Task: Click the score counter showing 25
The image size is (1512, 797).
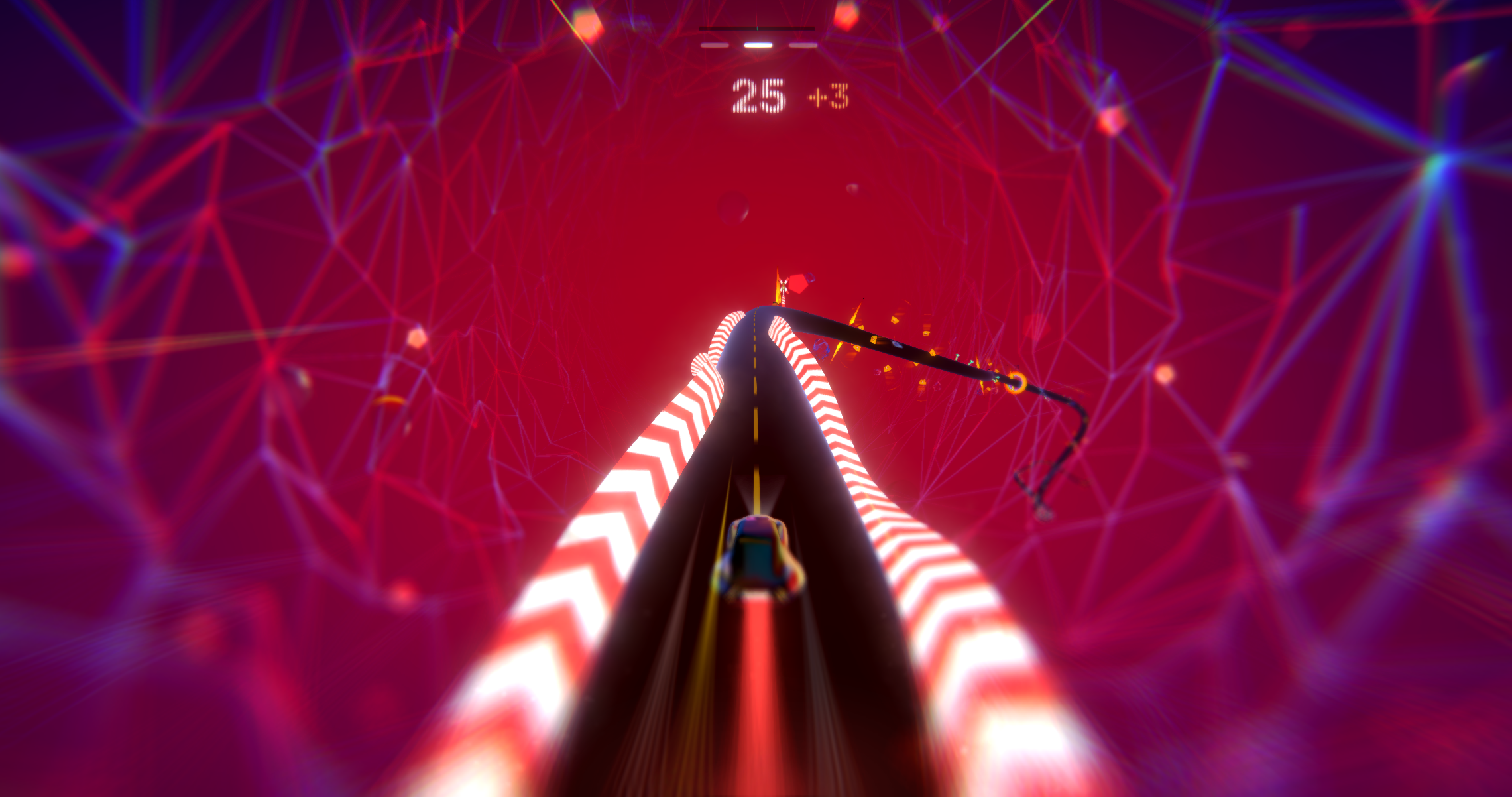Action: point(760,97)
